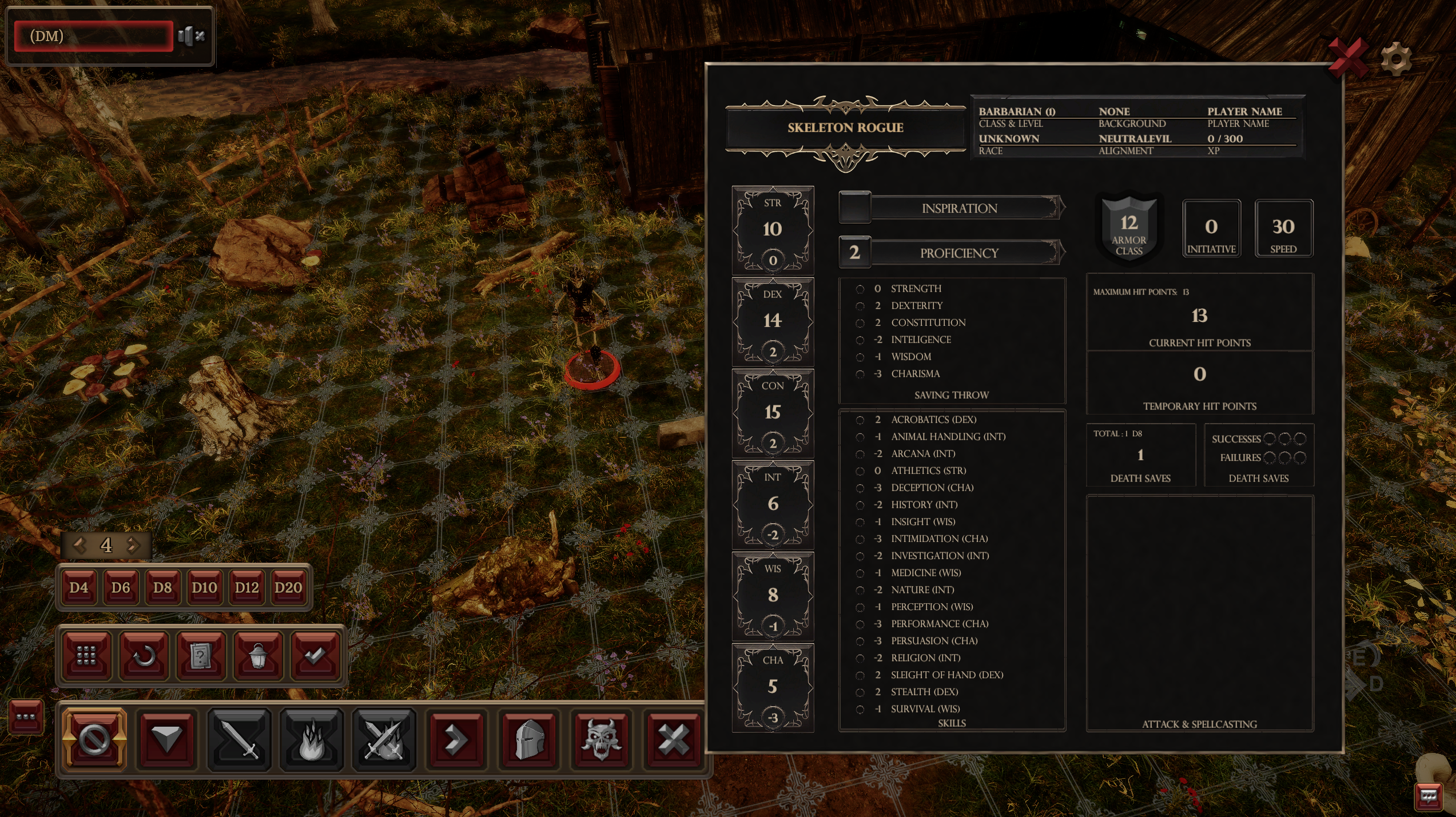Image resolution: width=1456 pixels, height=817 pixels.
Task: Activate the flame spell icon
Action: click(312, 740)
